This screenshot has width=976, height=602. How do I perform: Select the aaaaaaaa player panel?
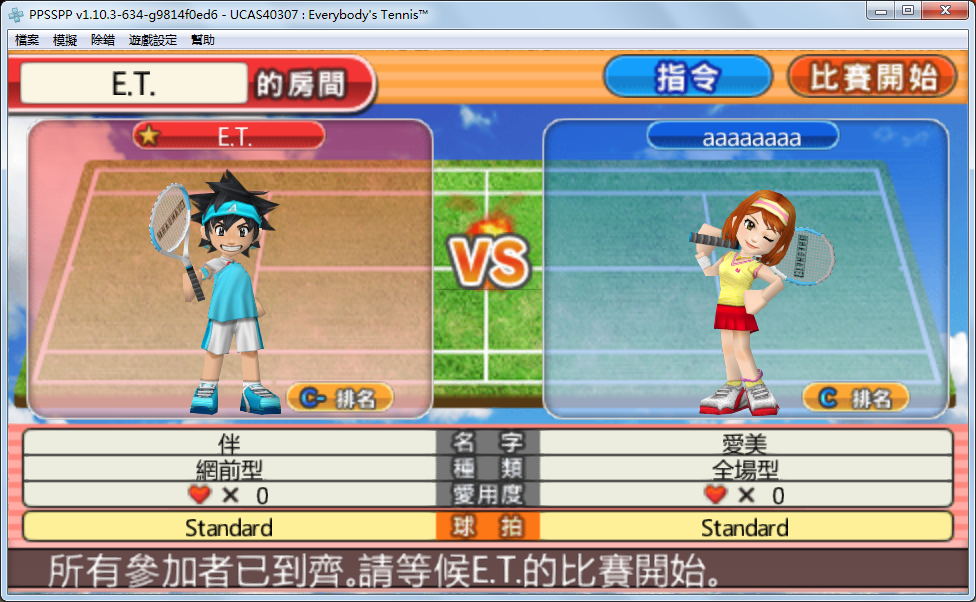745,268
